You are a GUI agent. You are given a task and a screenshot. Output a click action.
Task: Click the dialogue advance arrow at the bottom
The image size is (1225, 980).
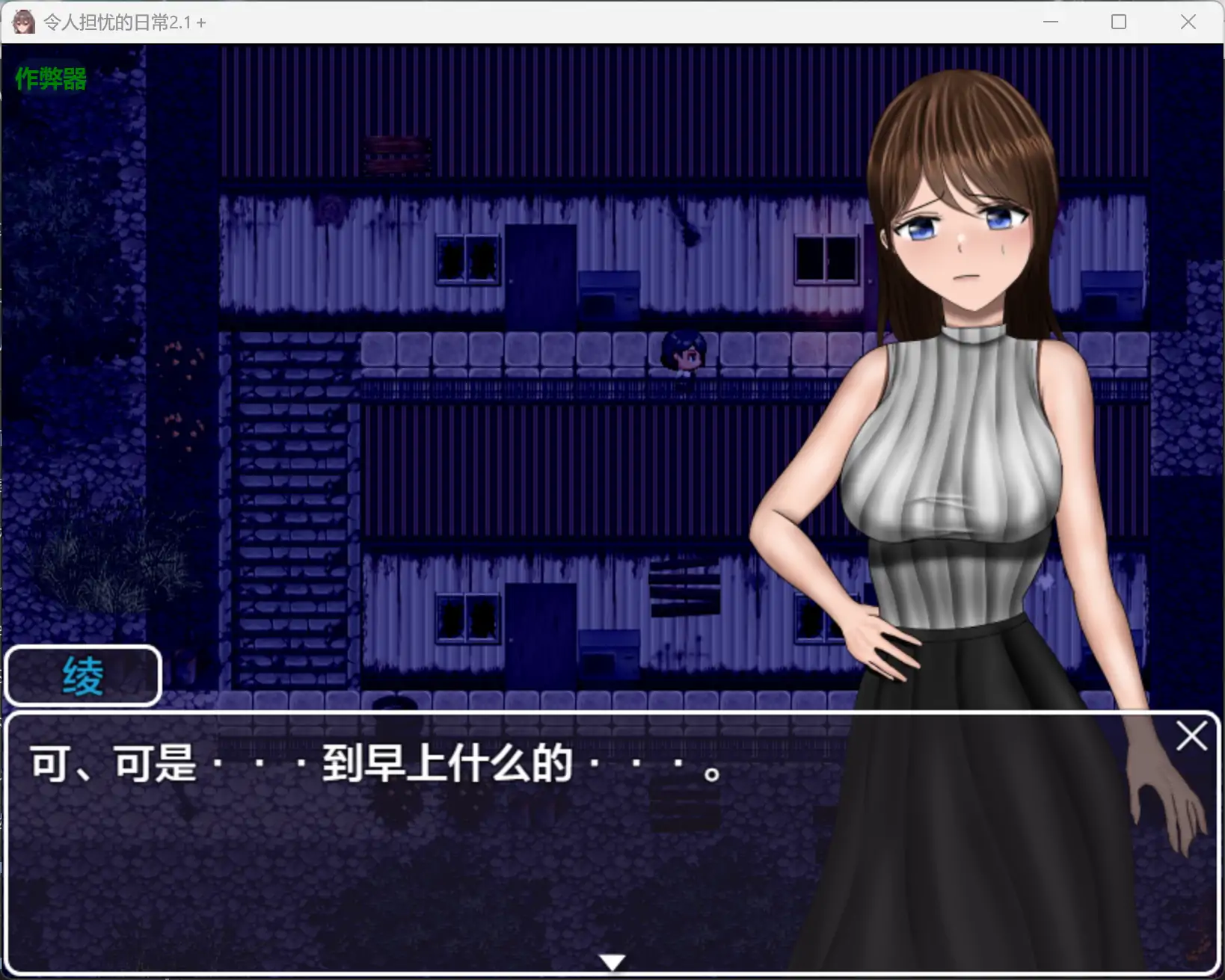[x=612, y=963]
